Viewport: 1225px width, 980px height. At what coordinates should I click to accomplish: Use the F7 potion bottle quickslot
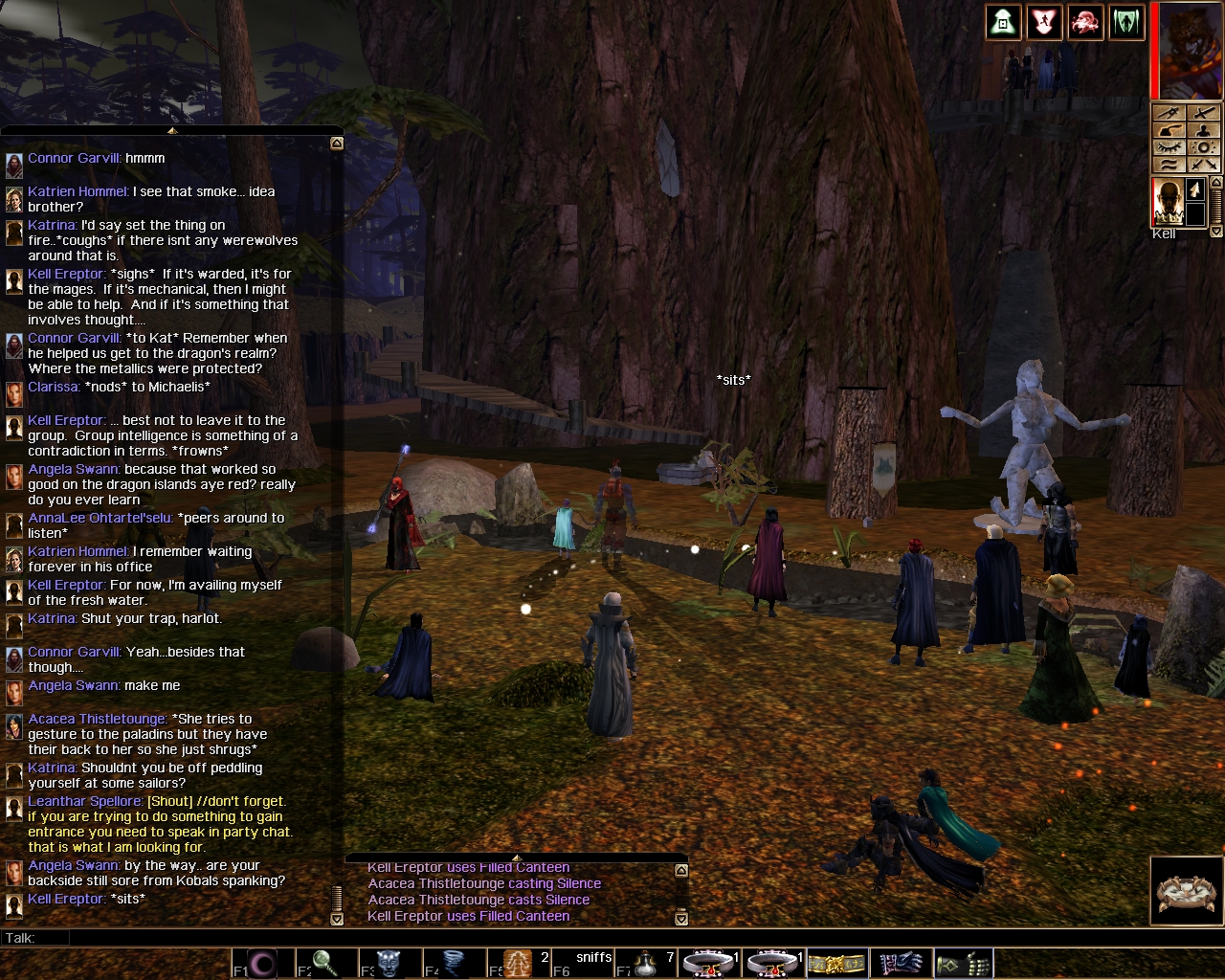648,963
